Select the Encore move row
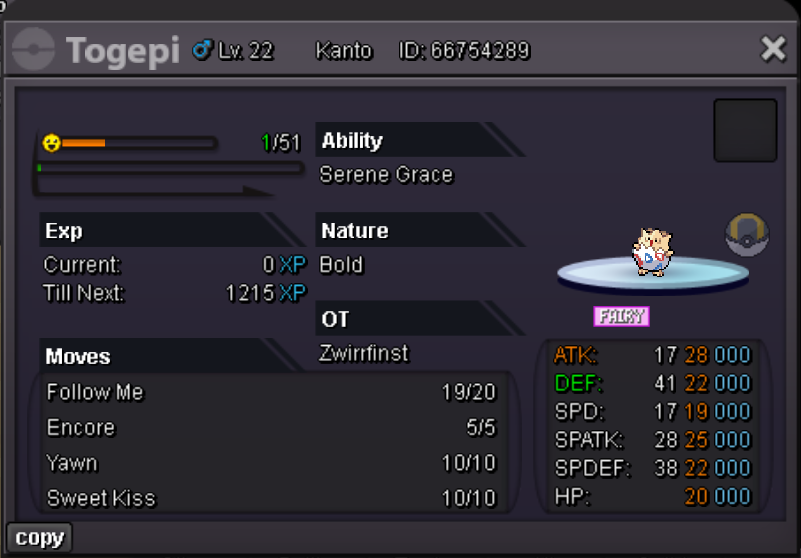This screenshot has width=801, height=558. pos(271,428)
